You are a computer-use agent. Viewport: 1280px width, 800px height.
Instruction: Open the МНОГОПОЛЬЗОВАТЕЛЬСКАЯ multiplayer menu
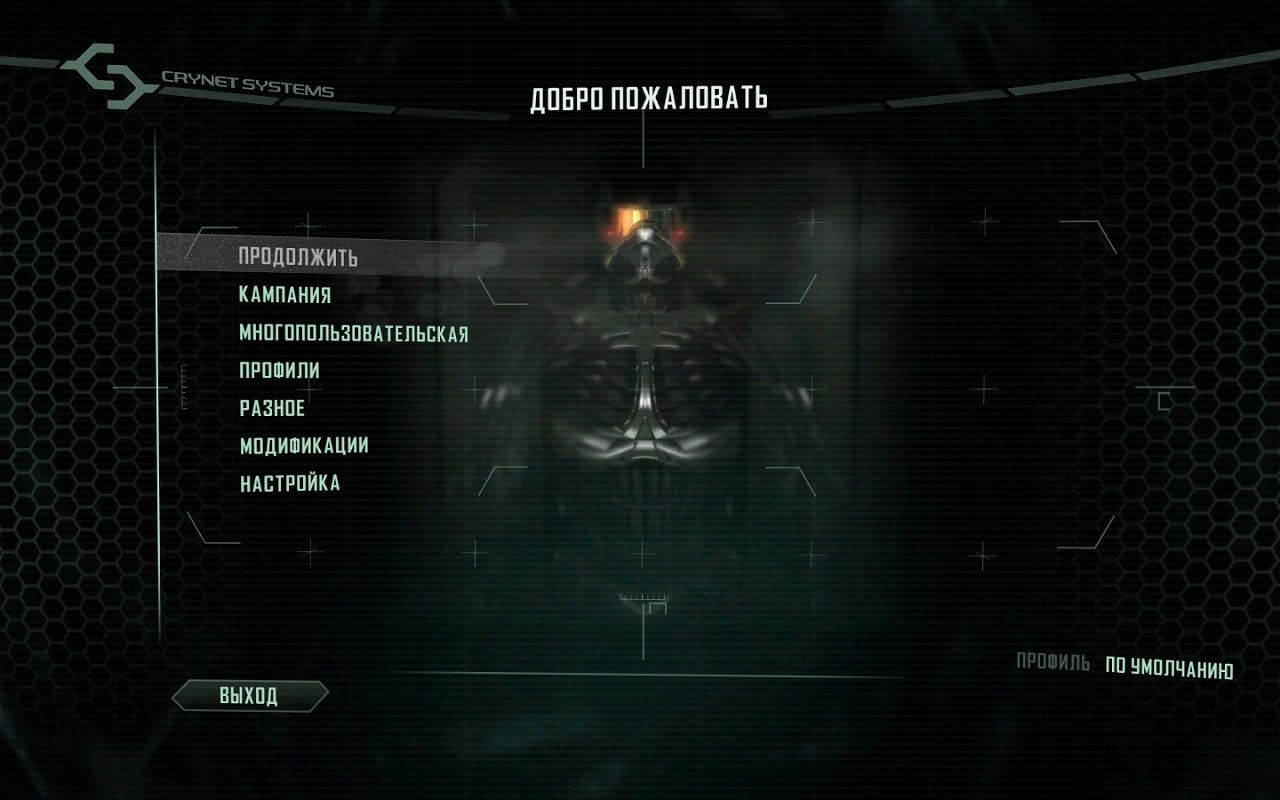[x=355, y=333]
